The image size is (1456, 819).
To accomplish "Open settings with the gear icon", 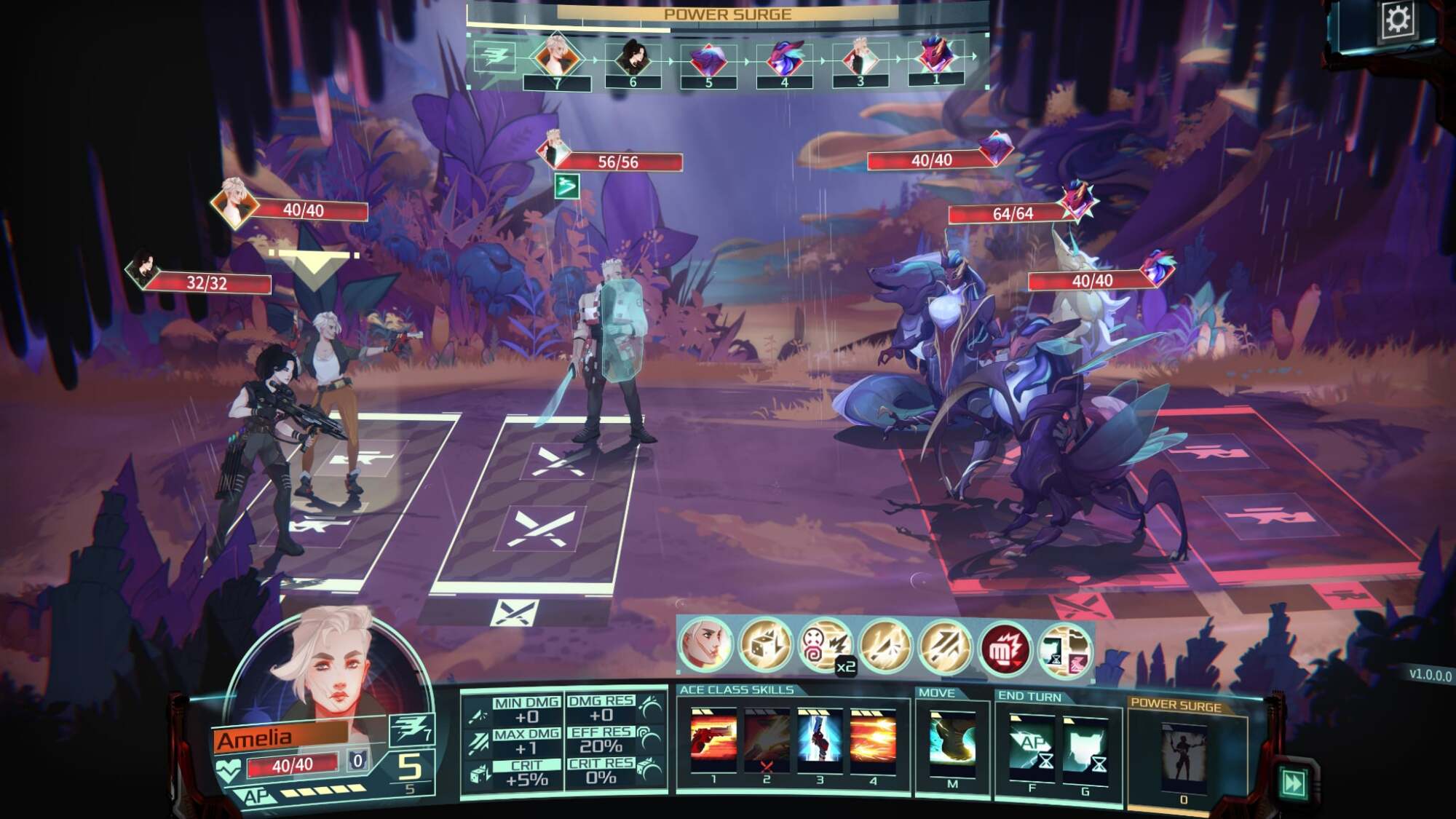I will tap(1397, 20).
